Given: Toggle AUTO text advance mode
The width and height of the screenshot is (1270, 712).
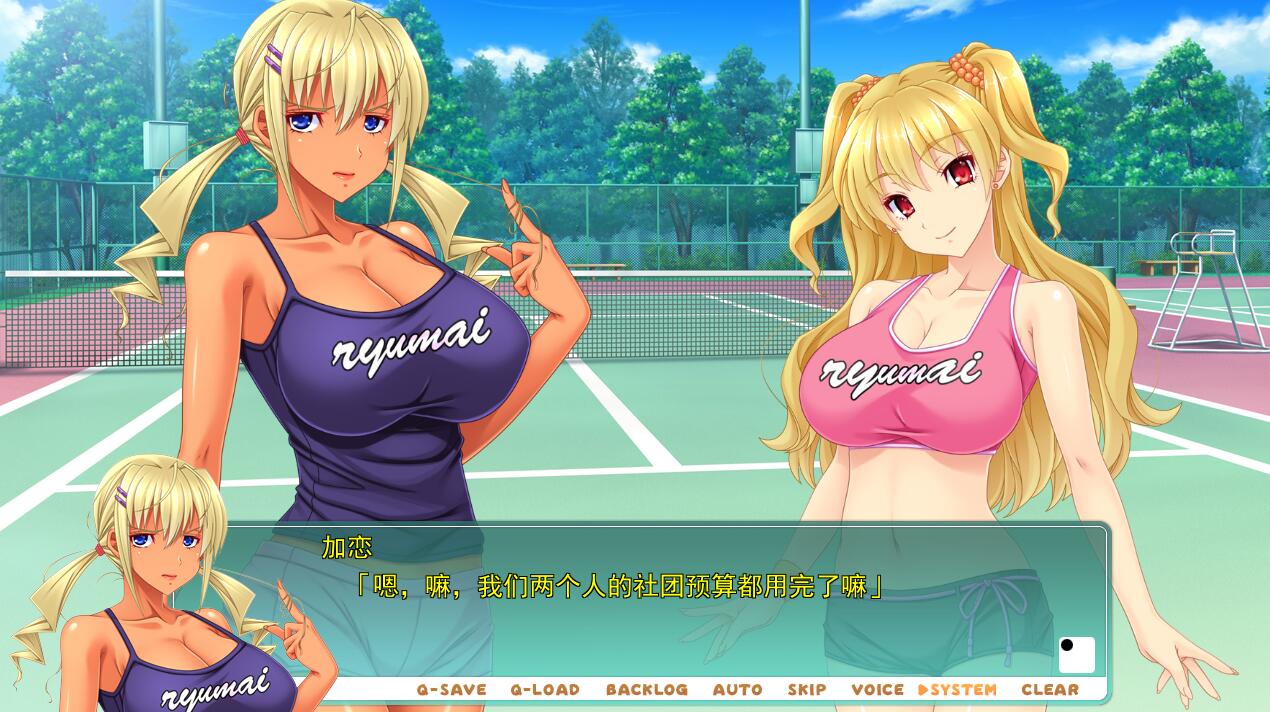Looking at the screenshot, I should 737,689.
